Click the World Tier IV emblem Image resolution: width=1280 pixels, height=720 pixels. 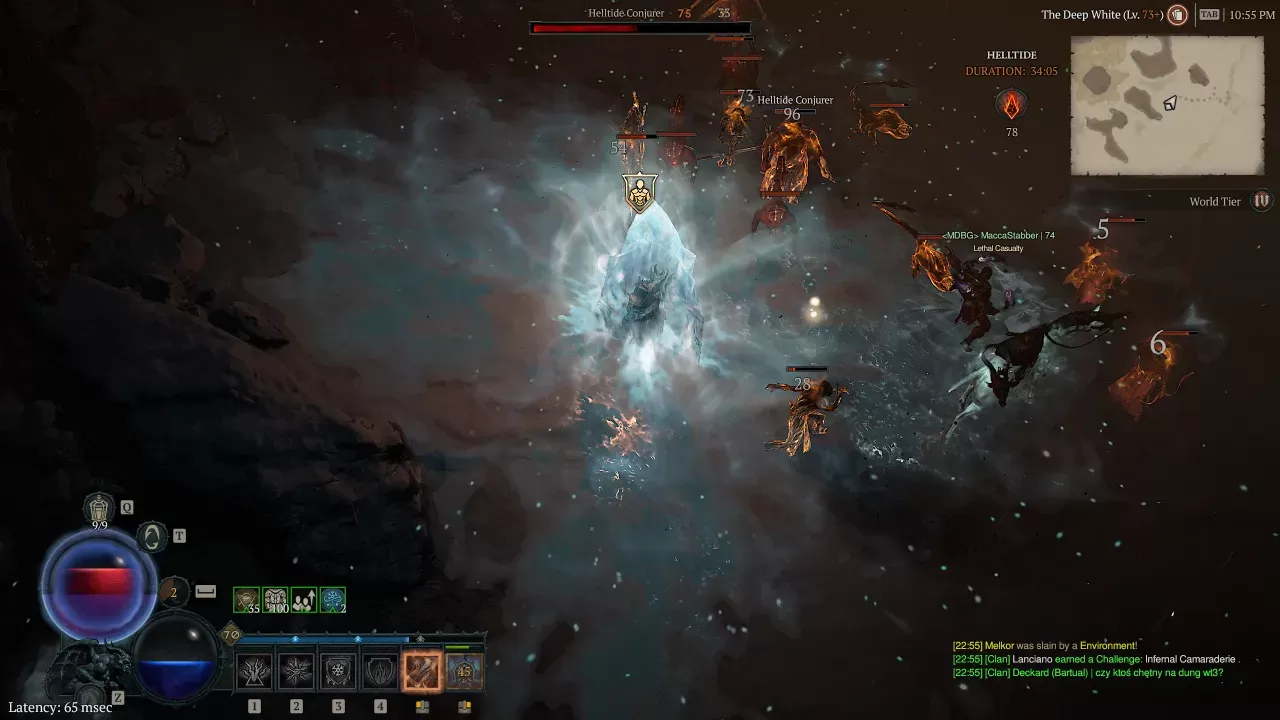(1261, 202)
